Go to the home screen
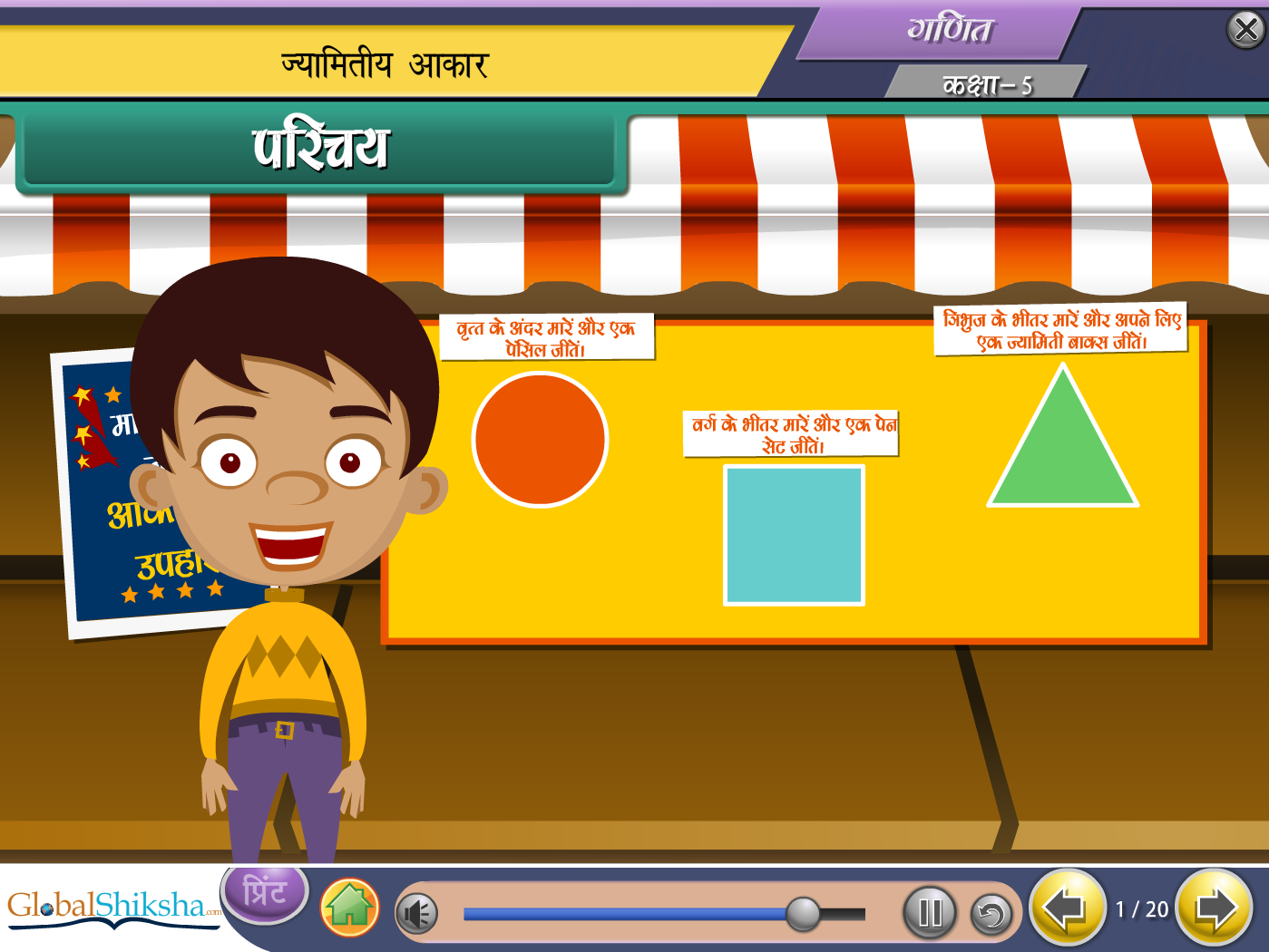The image size is (1269, 952). point(349,908)
